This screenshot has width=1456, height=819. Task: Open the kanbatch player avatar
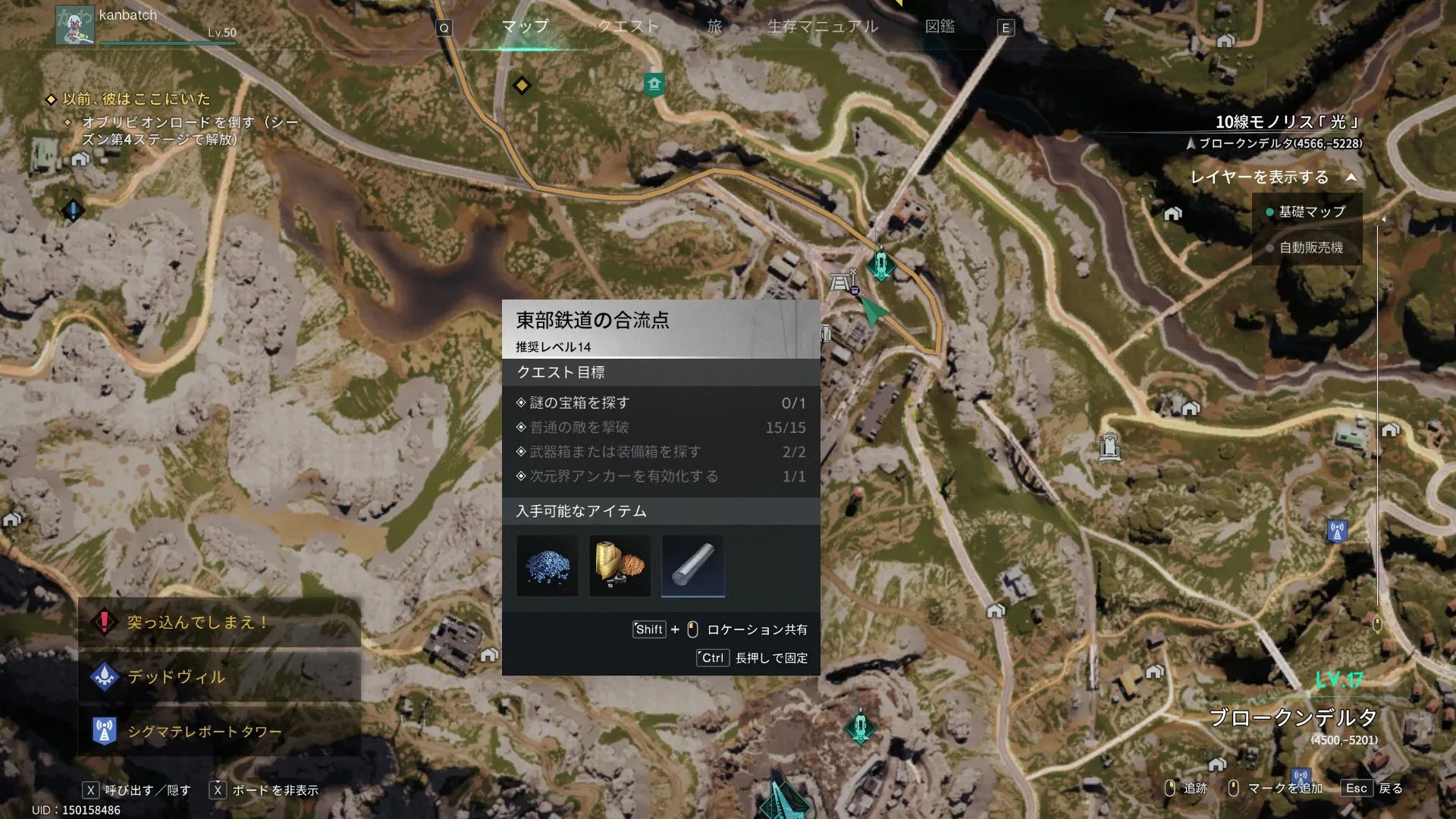pos(74,25)
